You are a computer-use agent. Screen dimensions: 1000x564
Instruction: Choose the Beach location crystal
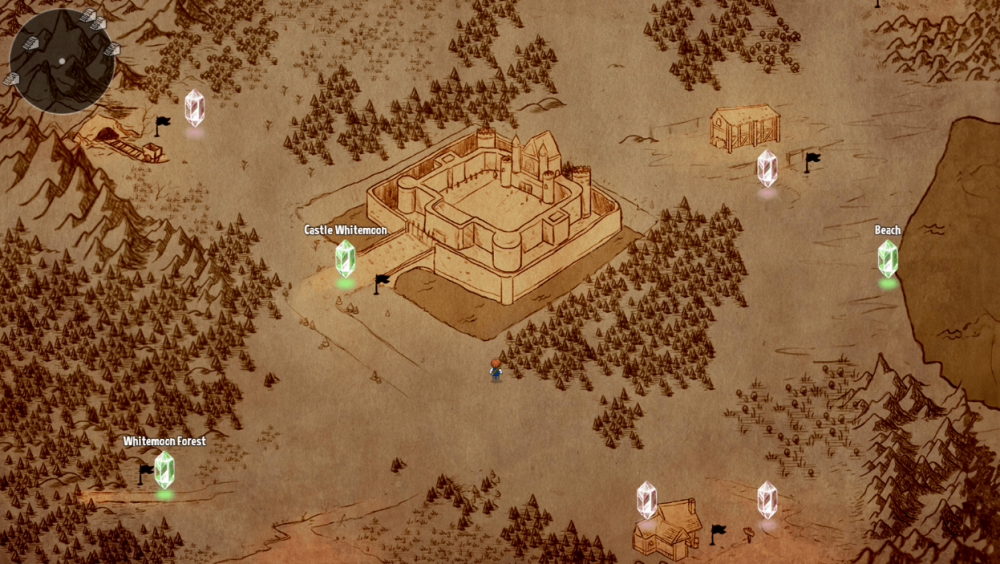[888, 258]
